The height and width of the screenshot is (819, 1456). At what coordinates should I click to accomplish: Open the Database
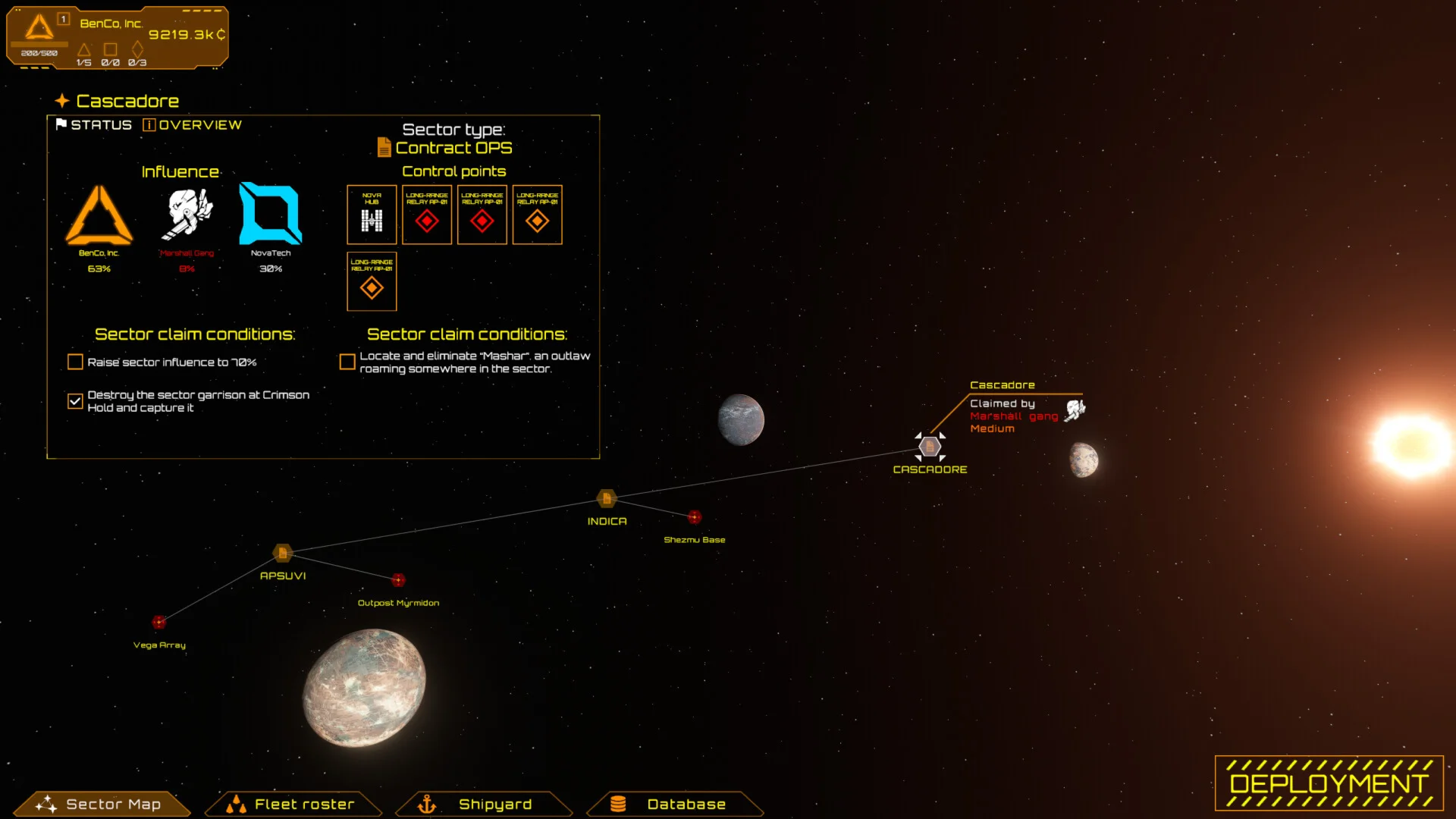pyautogui.click(x=675, y=804)
